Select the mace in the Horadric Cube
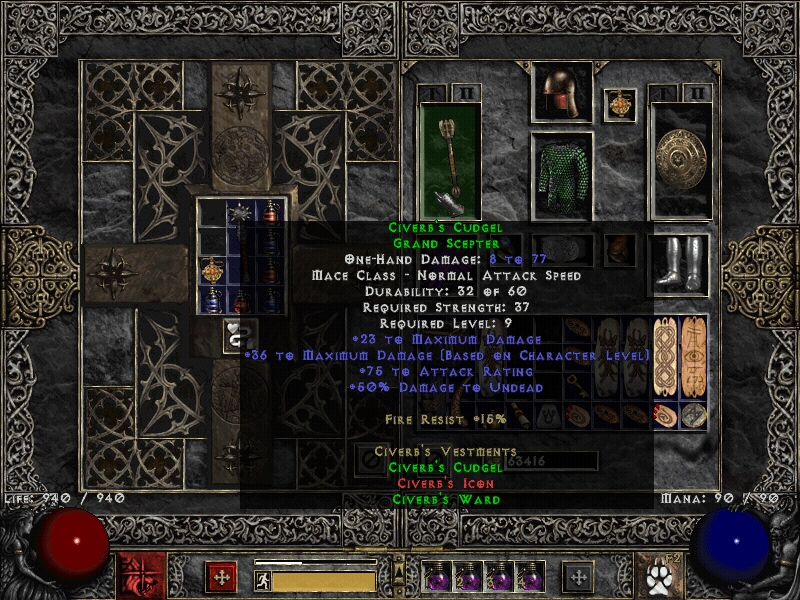This screenshot has width=800, height=600. tap(239, 212)
